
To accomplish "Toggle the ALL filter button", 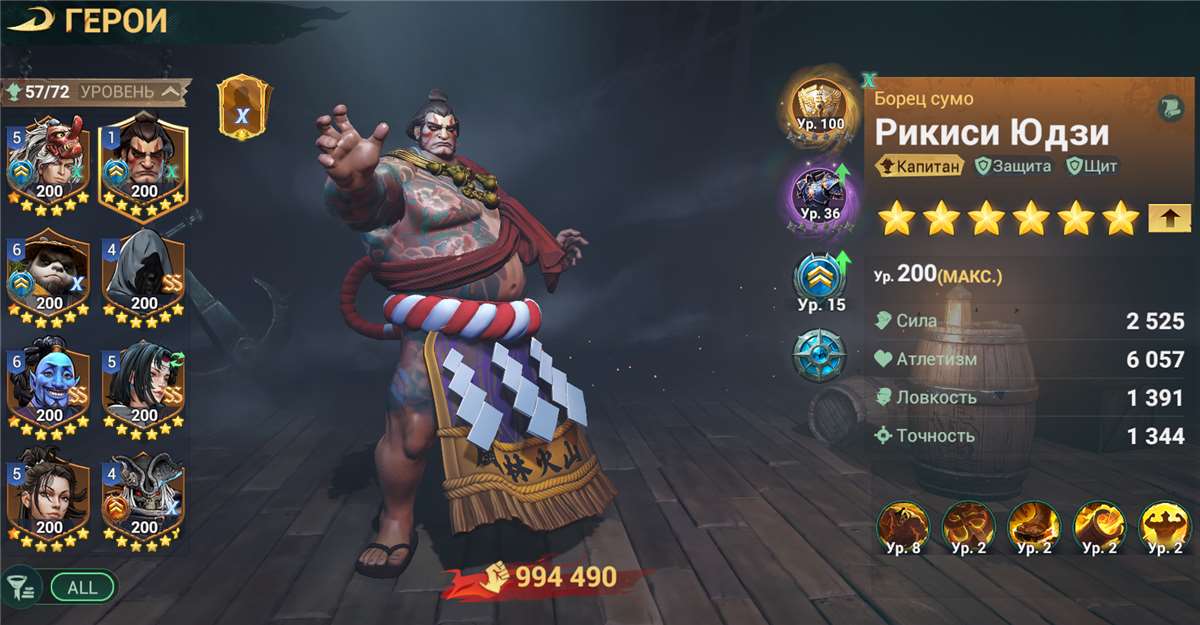I will point(83,587).
